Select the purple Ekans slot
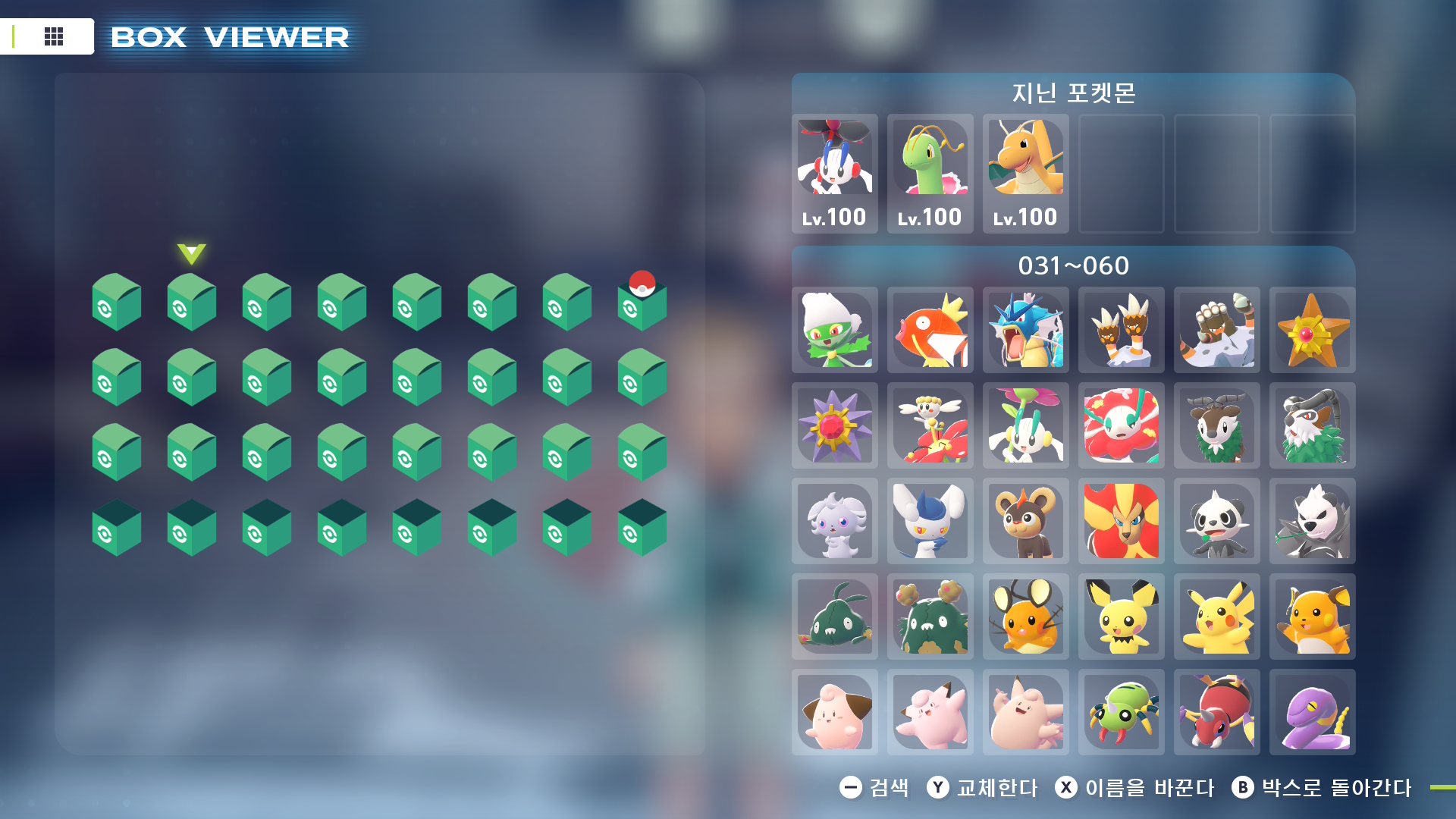 [1312, 712]
